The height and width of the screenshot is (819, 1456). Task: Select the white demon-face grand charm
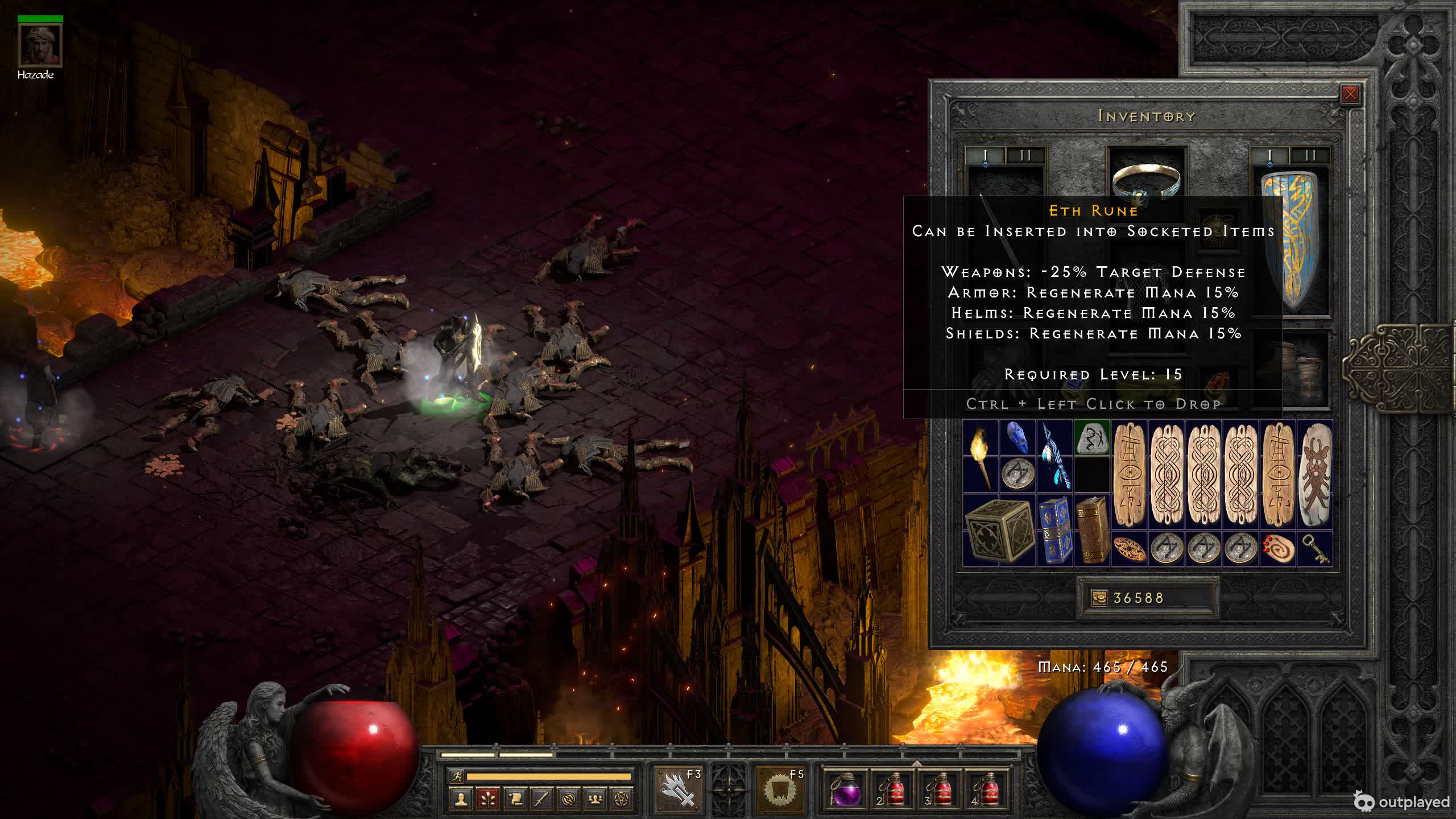[x=1314, y=475]
